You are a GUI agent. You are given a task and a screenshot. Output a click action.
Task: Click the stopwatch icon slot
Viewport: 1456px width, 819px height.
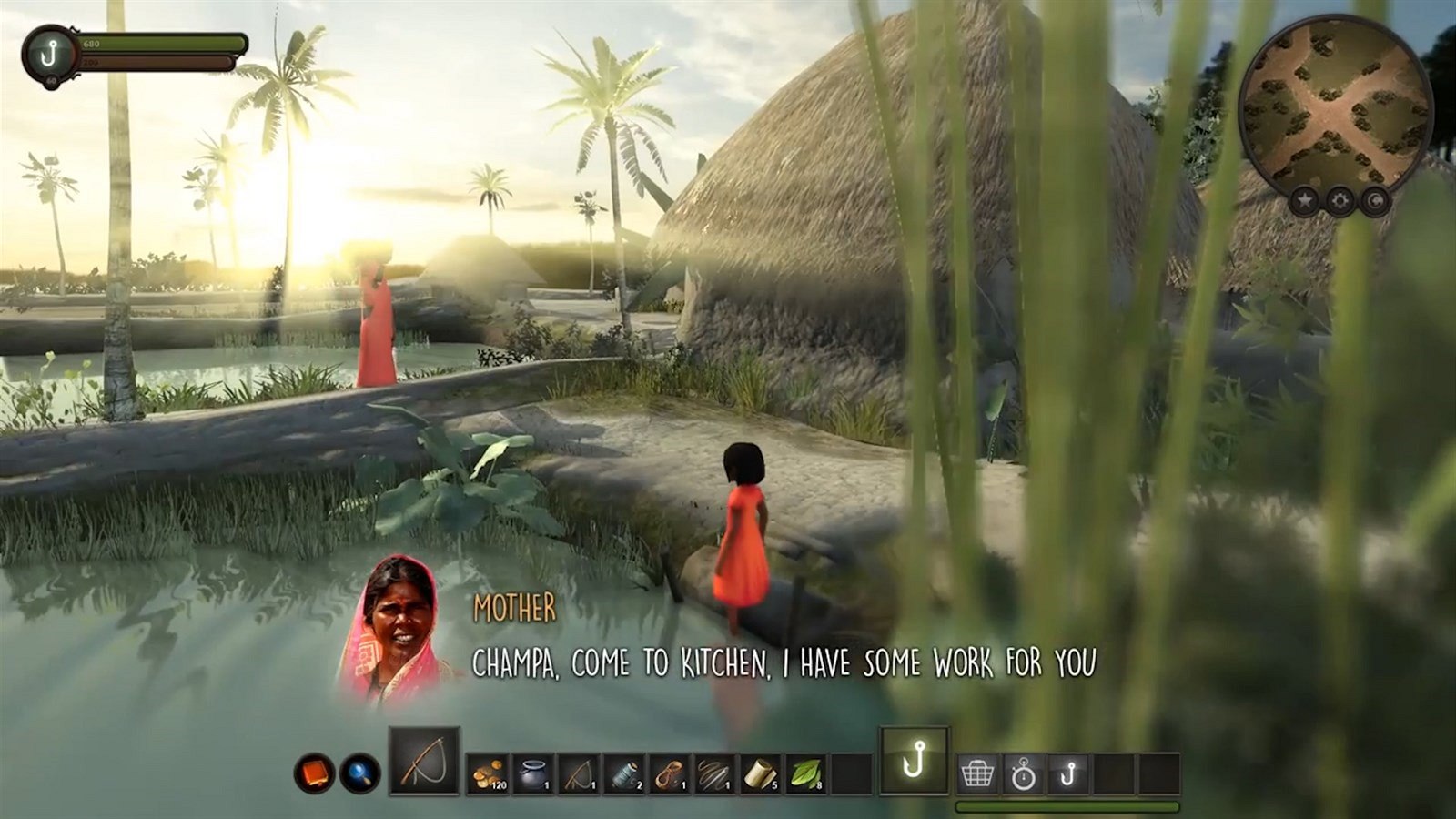pos(1023,774)
